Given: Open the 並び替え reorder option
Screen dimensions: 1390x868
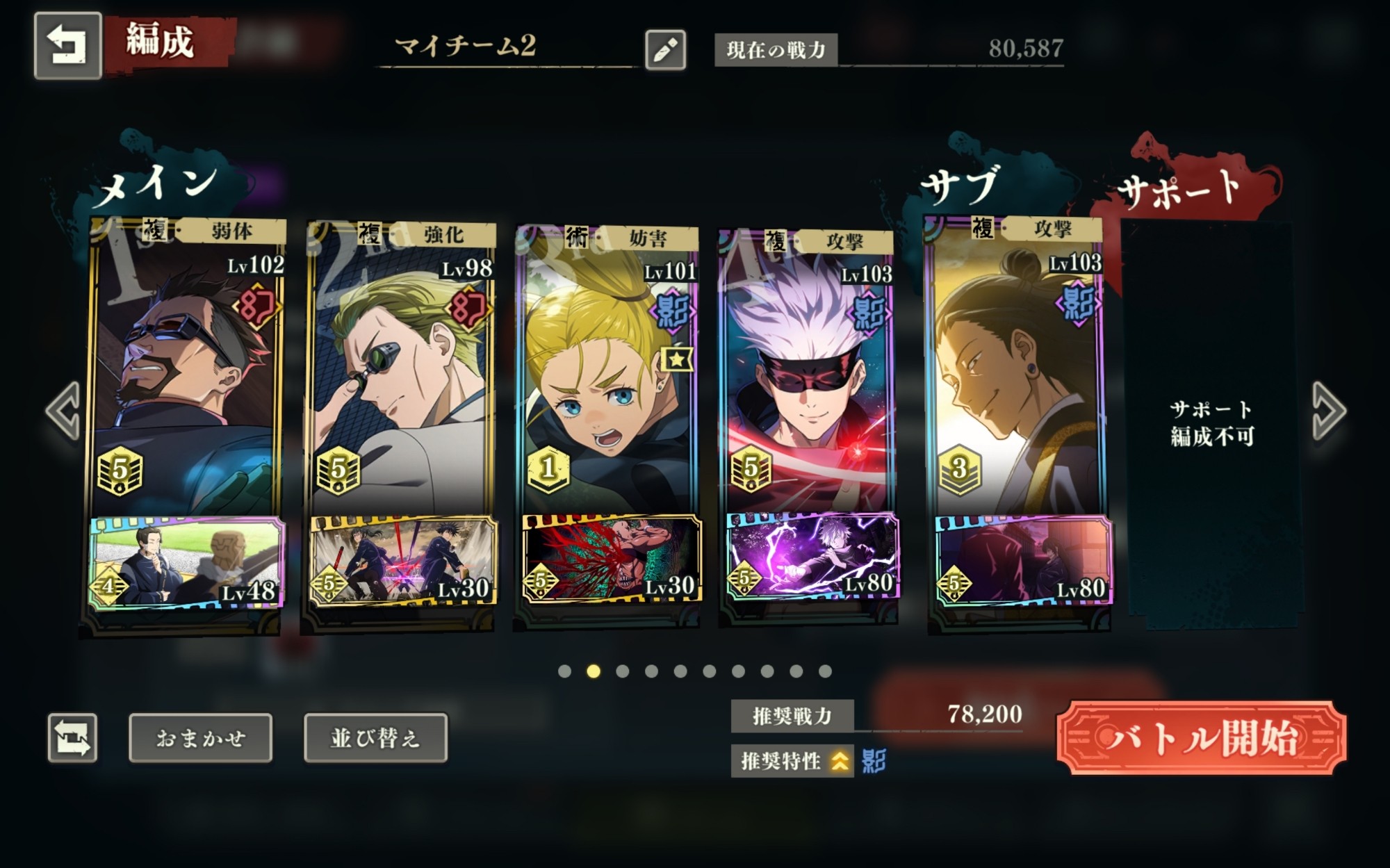Looking at the screenshot, I should coord(375,737).
